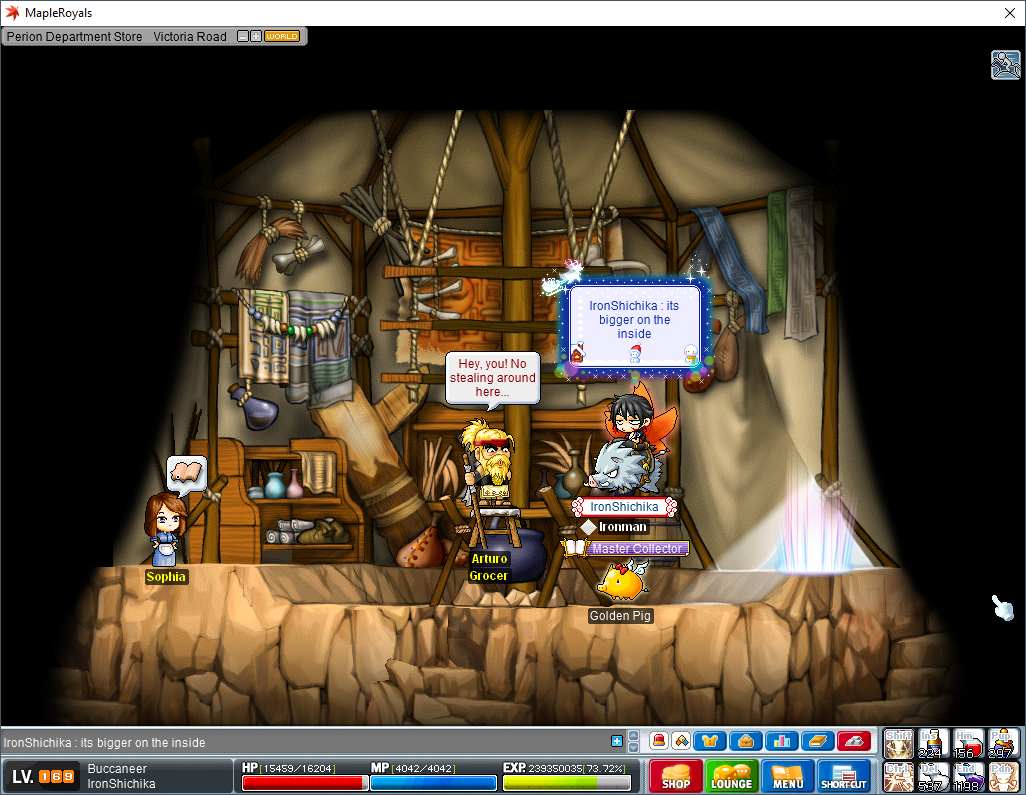Expand the minimap with the plus button

click(256, 36)
